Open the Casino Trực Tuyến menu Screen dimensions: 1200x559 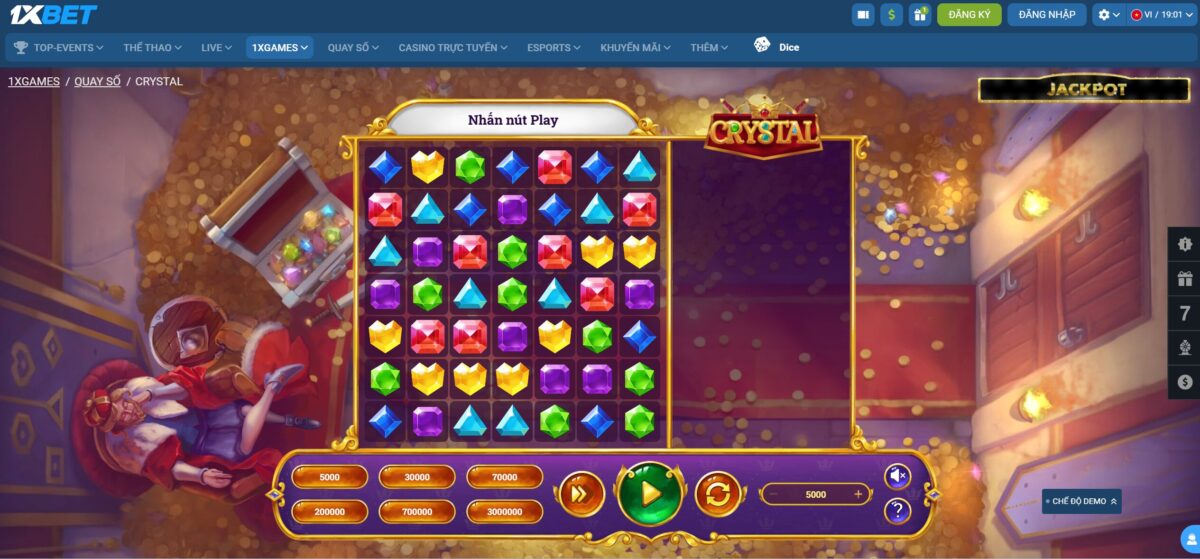[453, 47]
